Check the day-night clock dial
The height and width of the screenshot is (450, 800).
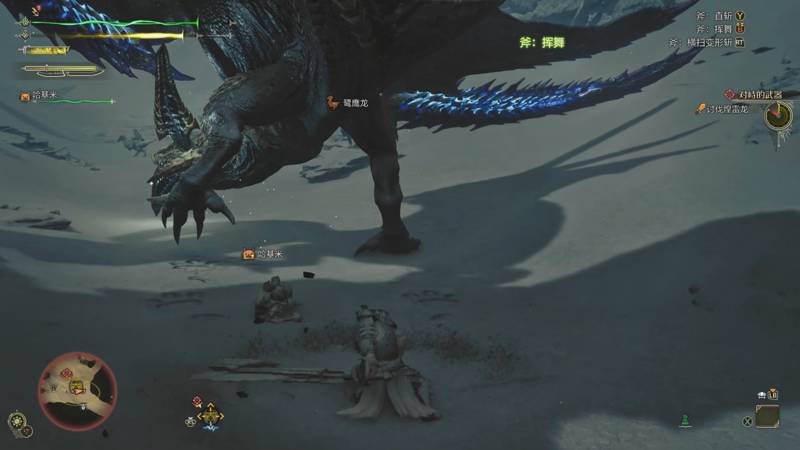(778, 115)
